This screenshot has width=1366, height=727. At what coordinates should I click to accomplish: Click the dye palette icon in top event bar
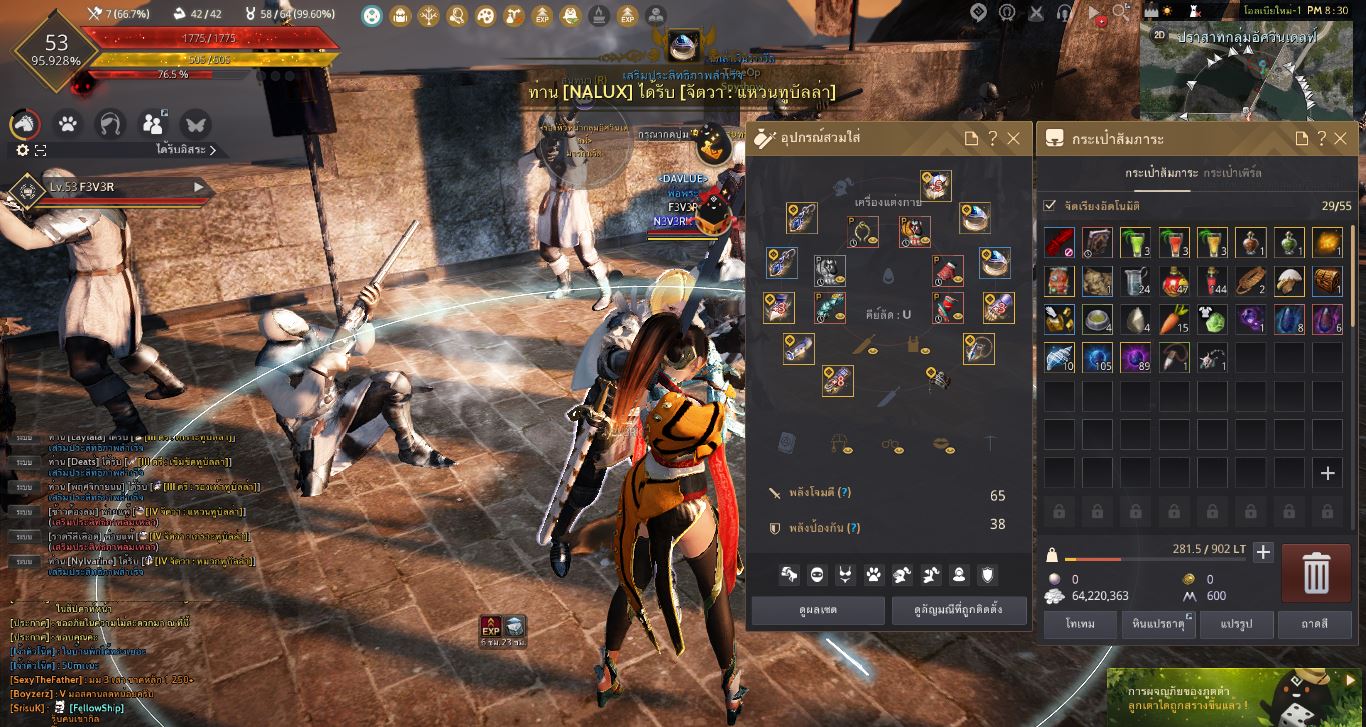(487, 14)
